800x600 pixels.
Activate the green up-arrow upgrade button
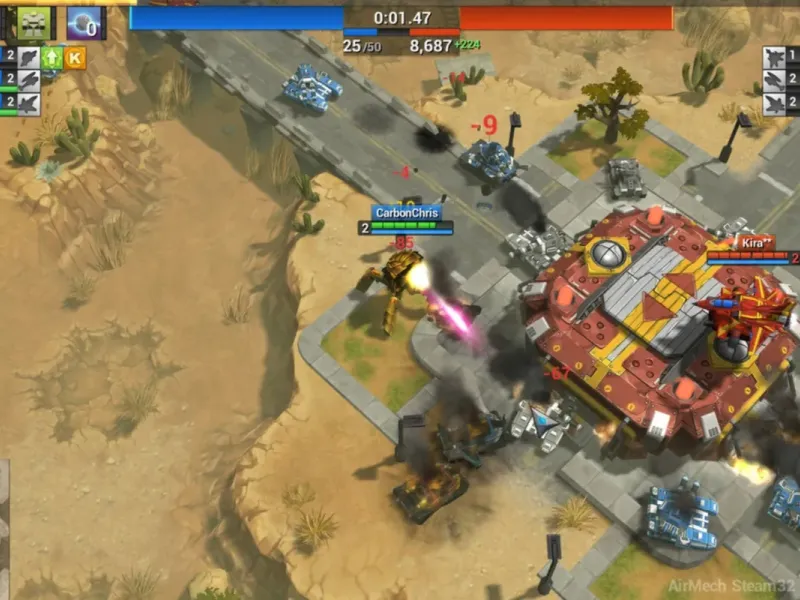click(x=51, y=57)
